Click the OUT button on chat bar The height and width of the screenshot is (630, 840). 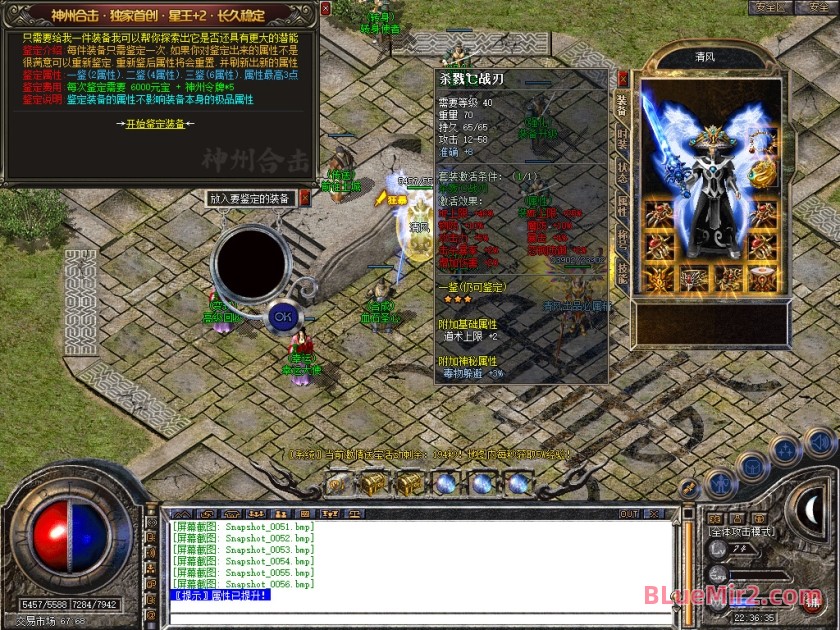tap(629, 514)
